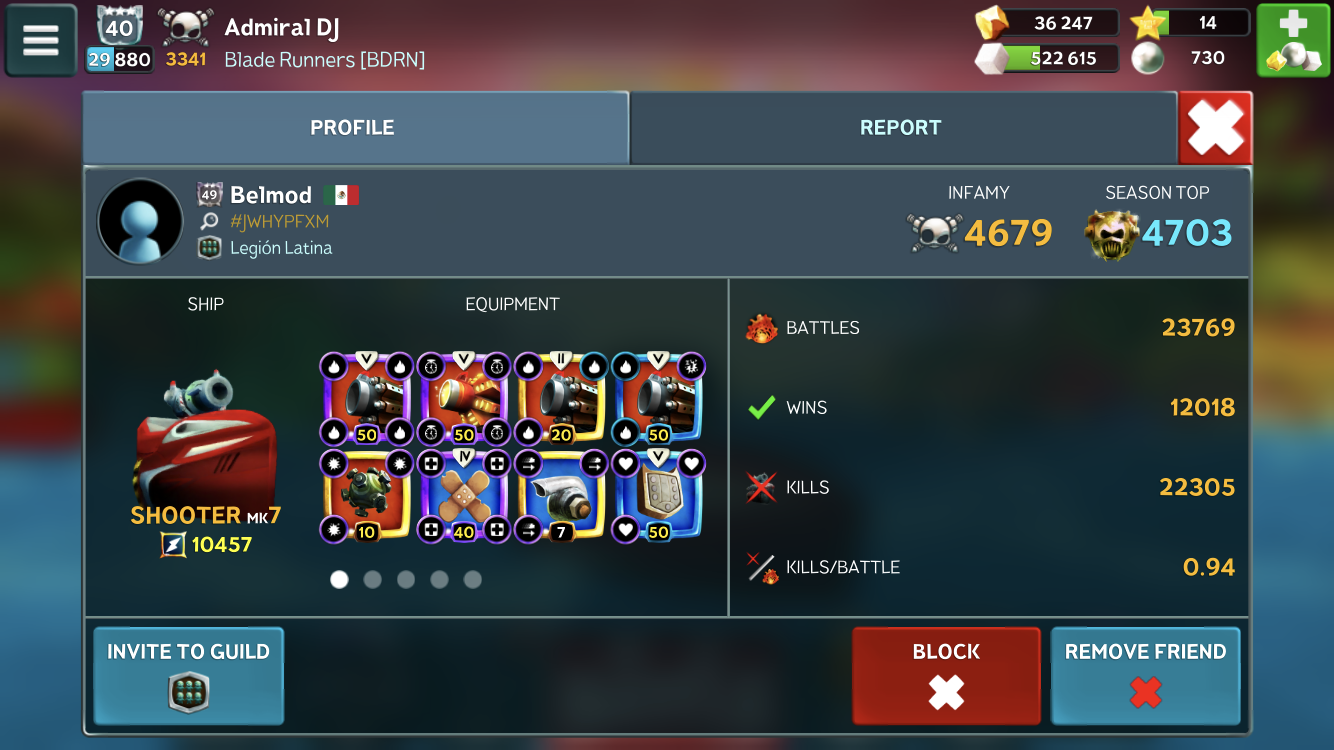Tap Belmod's profile avatar
1334x750 pixels.
click(140, 222)
